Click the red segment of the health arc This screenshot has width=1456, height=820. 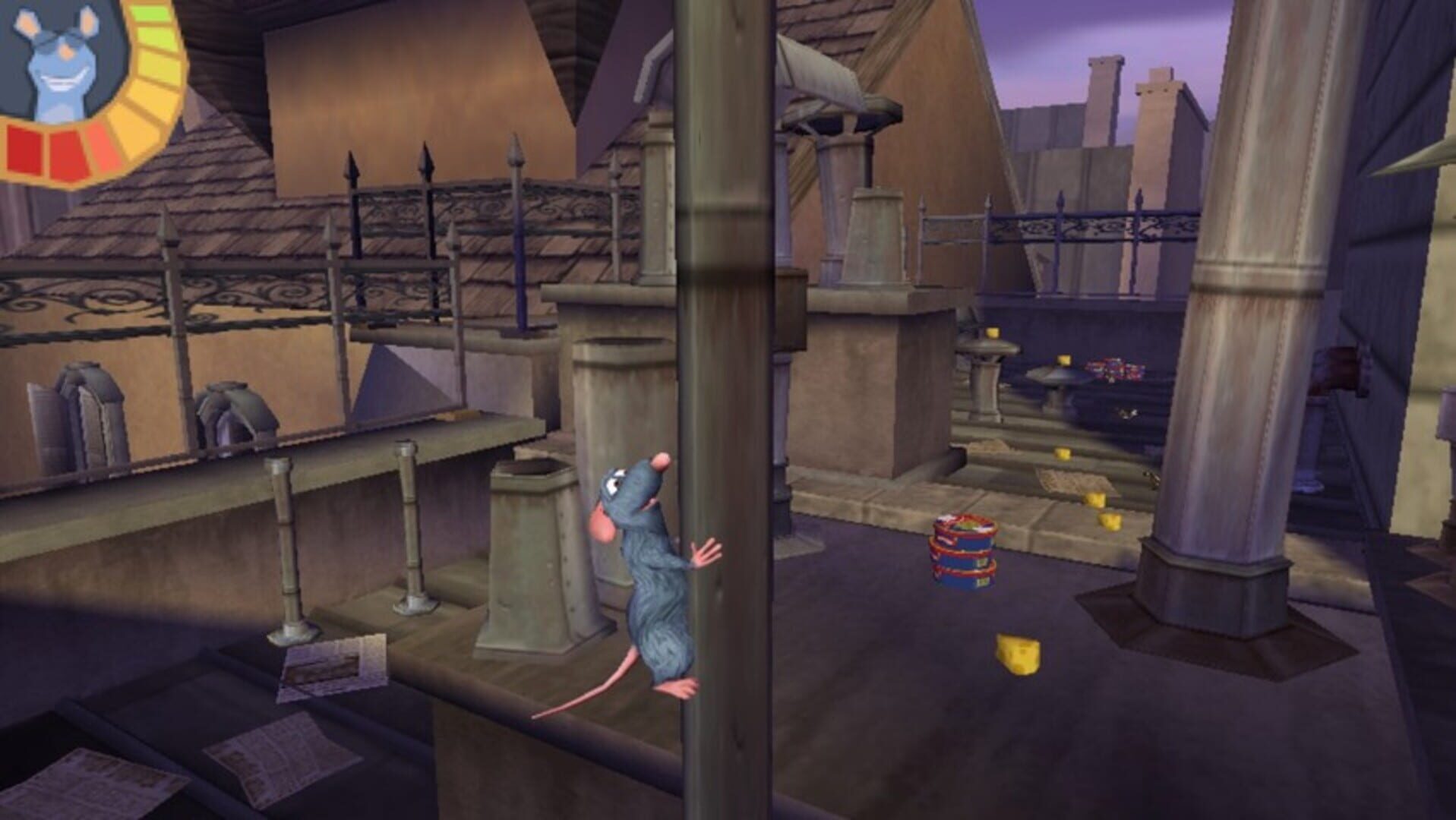point(23,148)
